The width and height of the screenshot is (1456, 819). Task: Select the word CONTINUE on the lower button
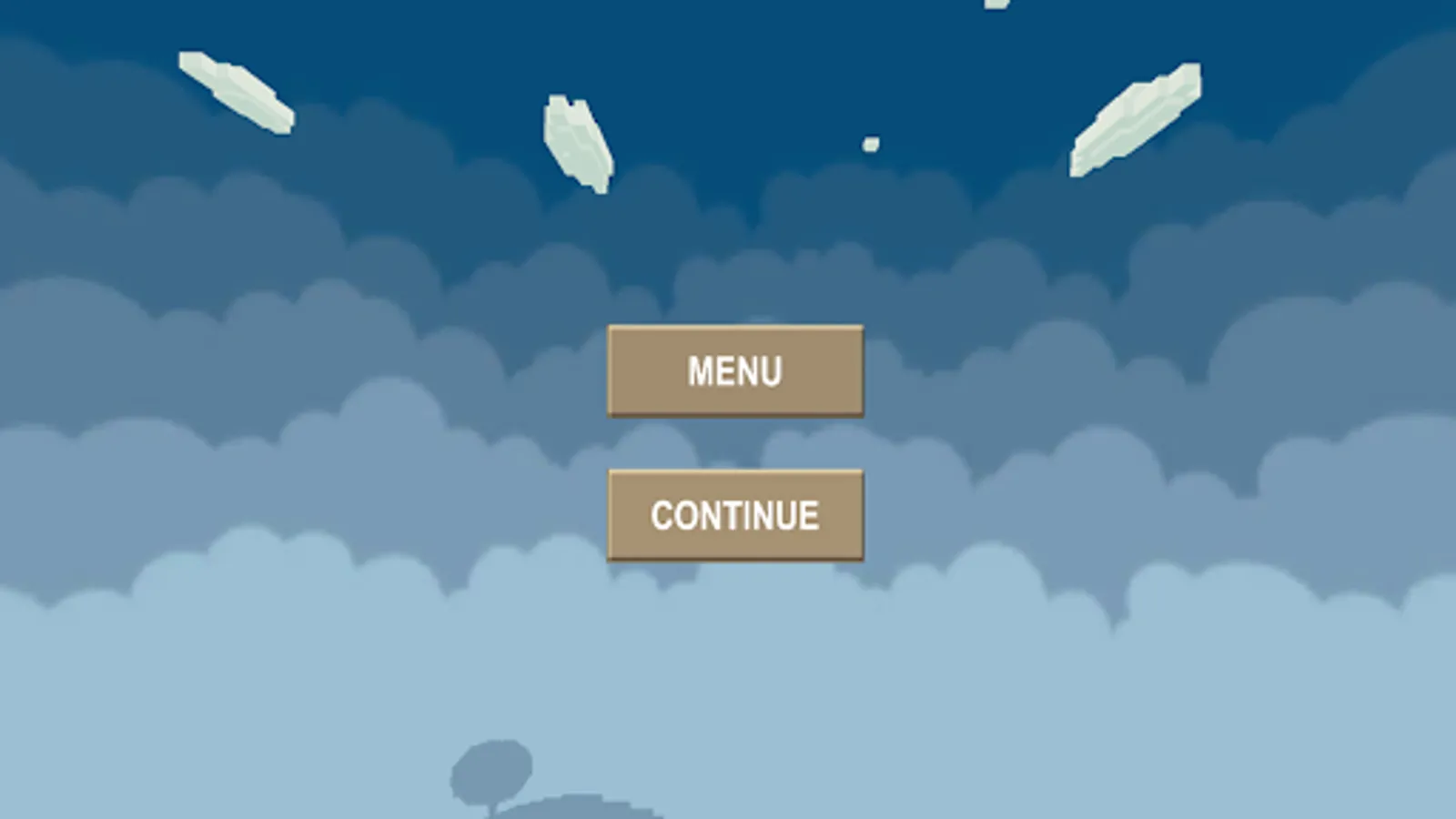pyautogui.click(x=733, y=514)
